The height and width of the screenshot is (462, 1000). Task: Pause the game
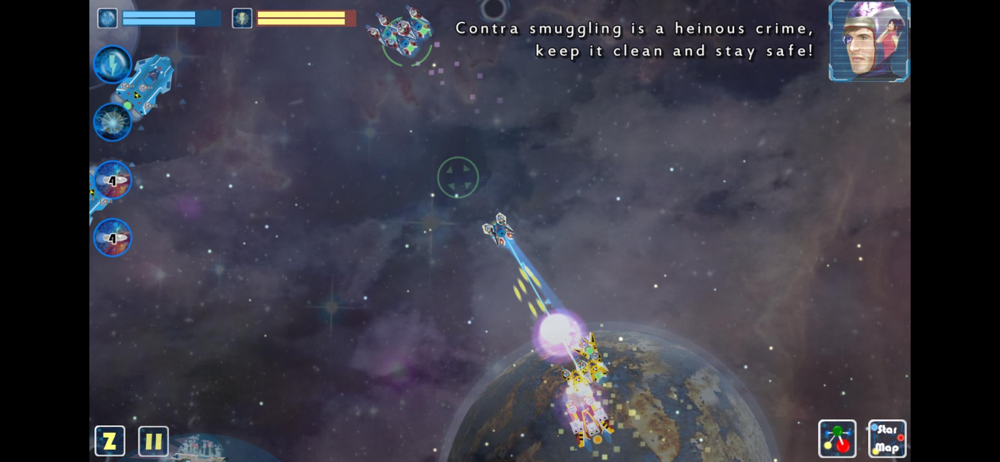click(x=153, y=441)
